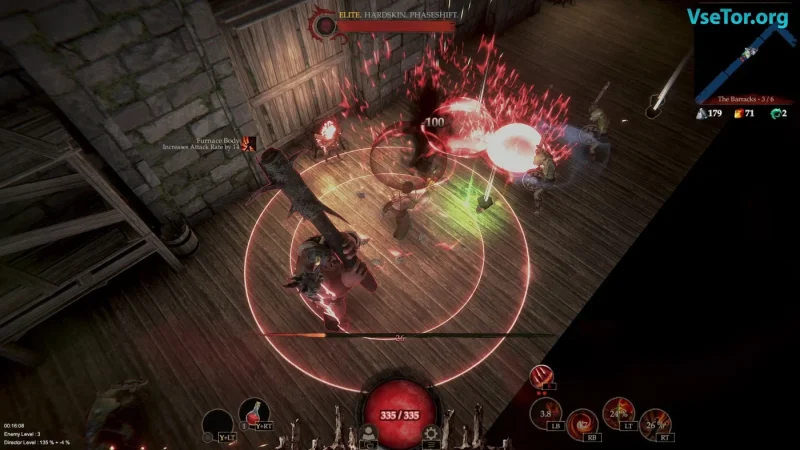Activate the ability showing 3.8 cooldown
Screen dimensions: 800x450
click(x=548, y=413)
